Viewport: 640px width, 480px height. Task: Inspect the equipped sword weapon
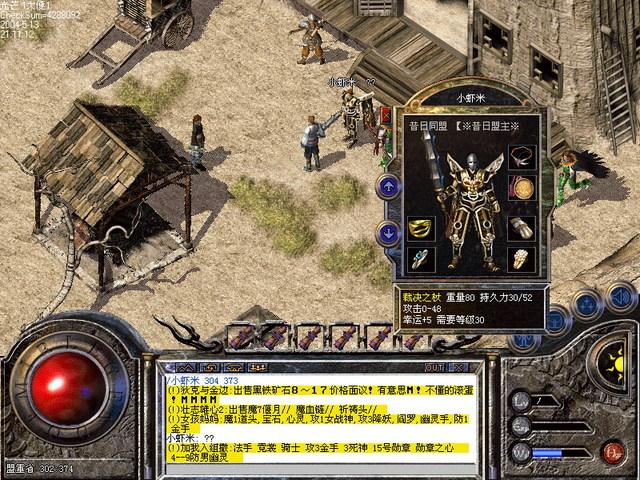433,160
